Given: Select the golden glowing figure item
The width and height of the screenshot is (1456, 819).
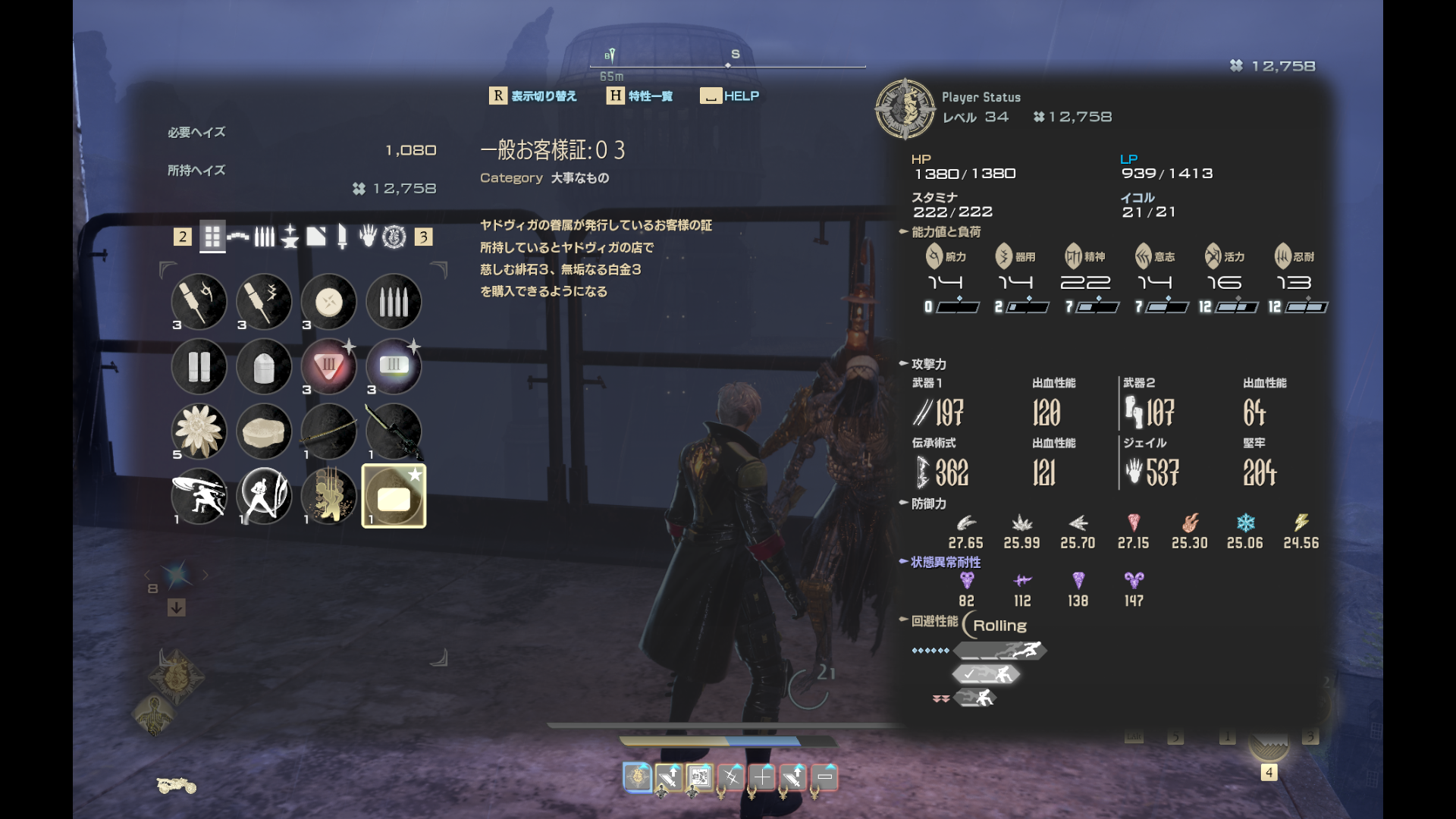Looking at the screenshot, I should tap(328, 496).
